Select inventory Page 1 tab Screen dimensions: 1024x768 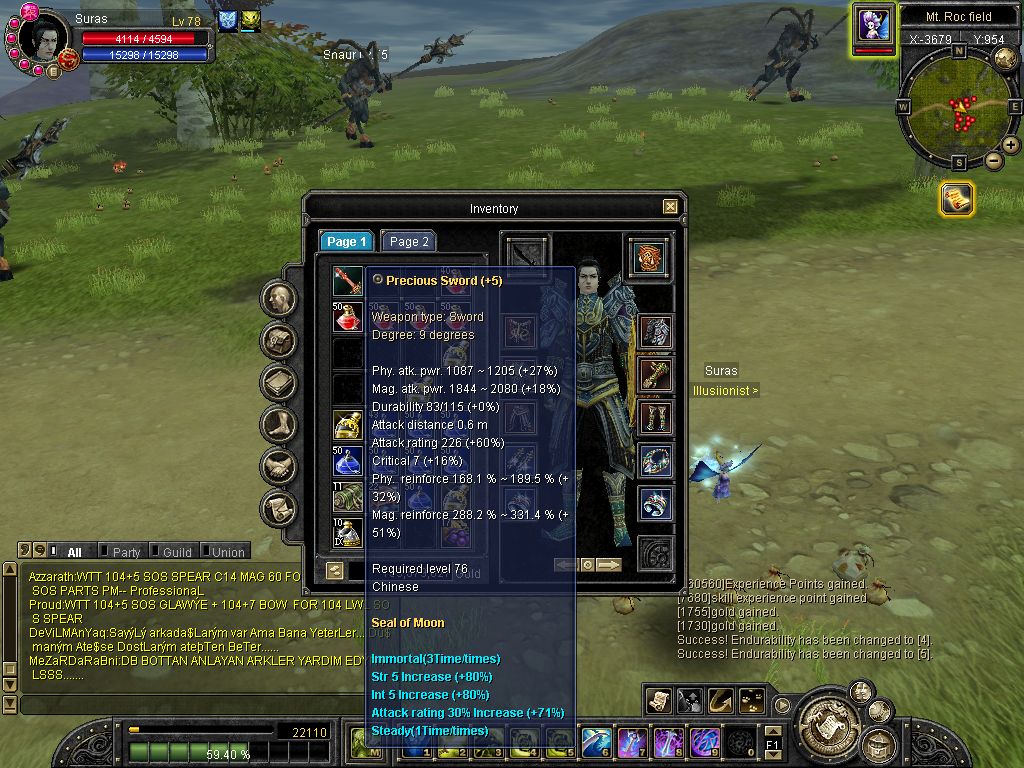347,242
